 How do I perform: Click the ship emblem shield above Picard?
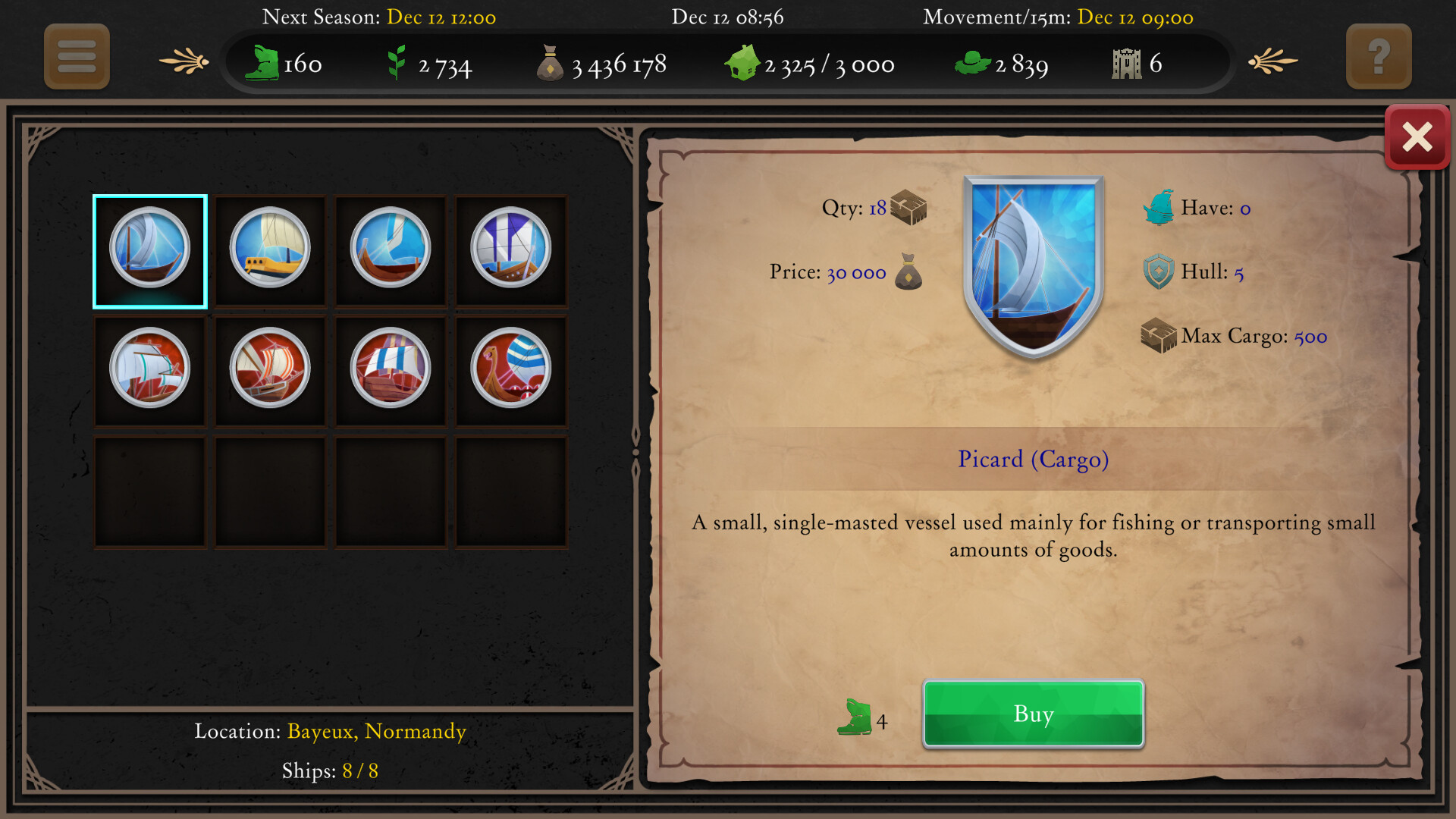(x=1032, y=258)
